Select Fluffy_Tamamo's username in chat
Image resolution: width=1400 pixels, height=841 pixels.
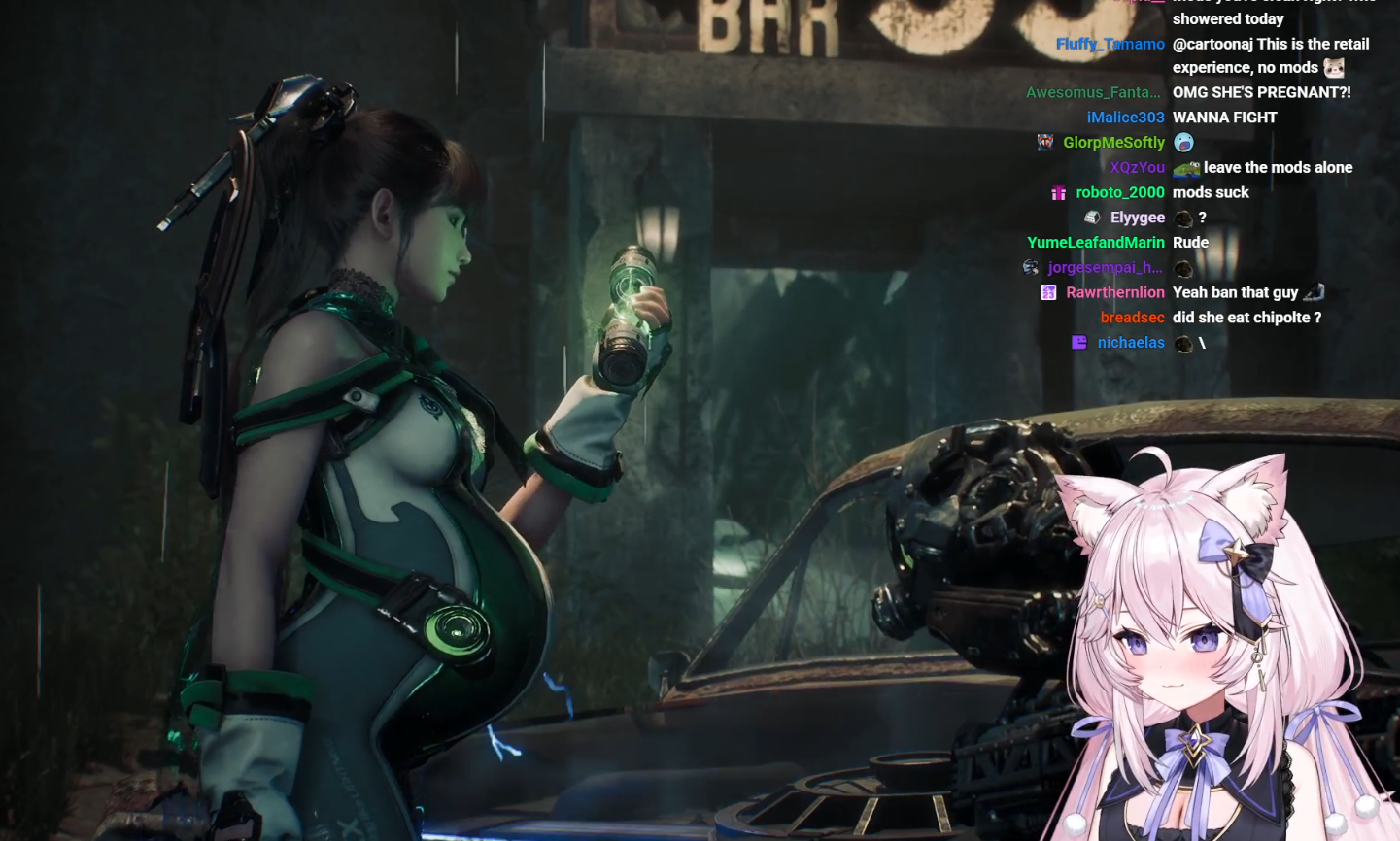[1110, 45]
